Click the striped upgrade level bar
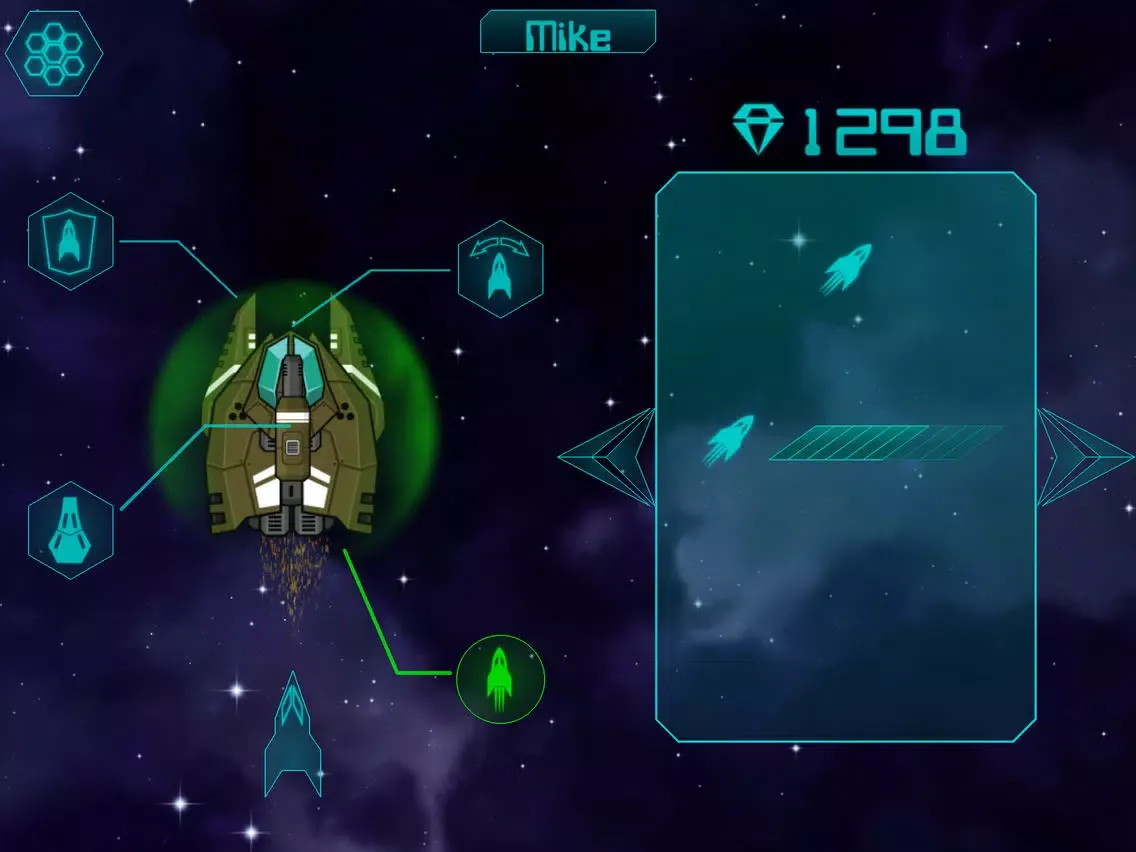1136x852 pixels. click(886, 443)
